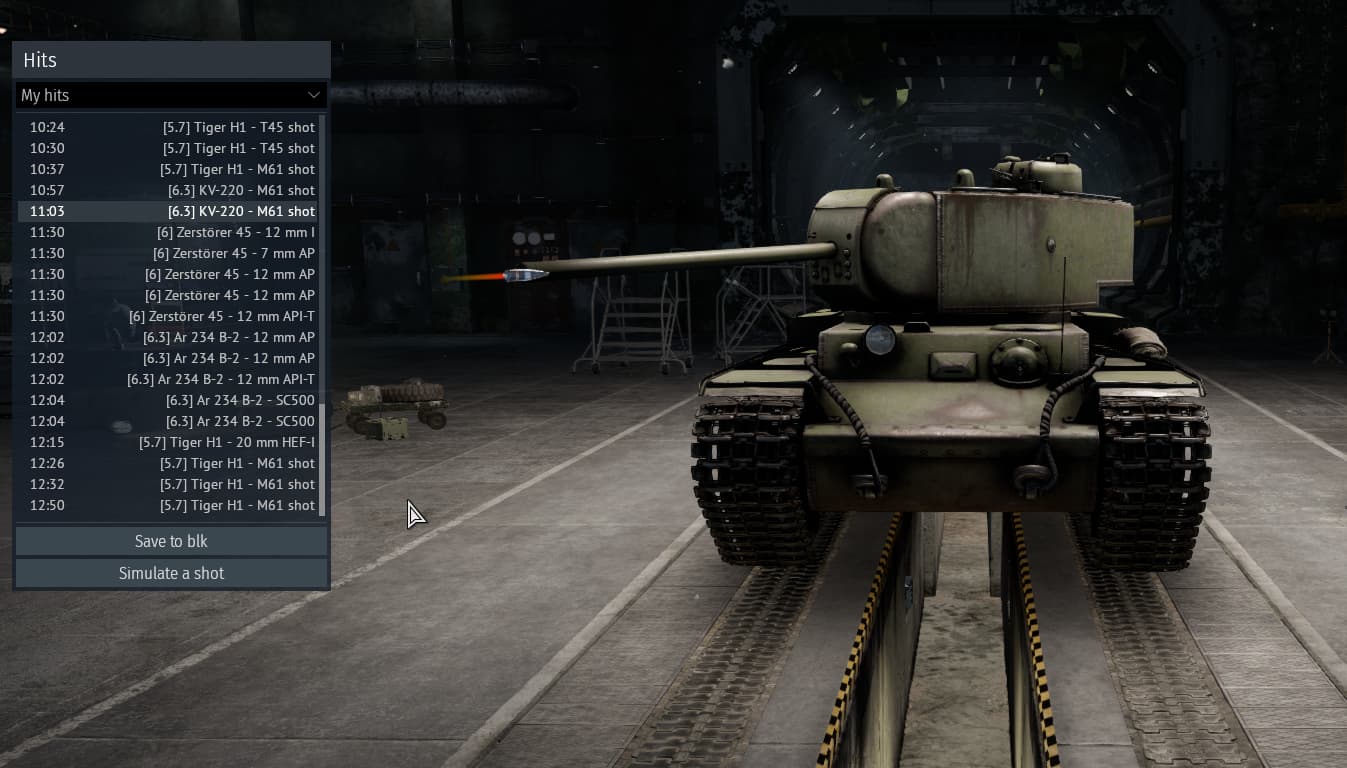
Task: Select the 12:32 Tiger H1 M61 shot
Action: (x=168, y=484)
